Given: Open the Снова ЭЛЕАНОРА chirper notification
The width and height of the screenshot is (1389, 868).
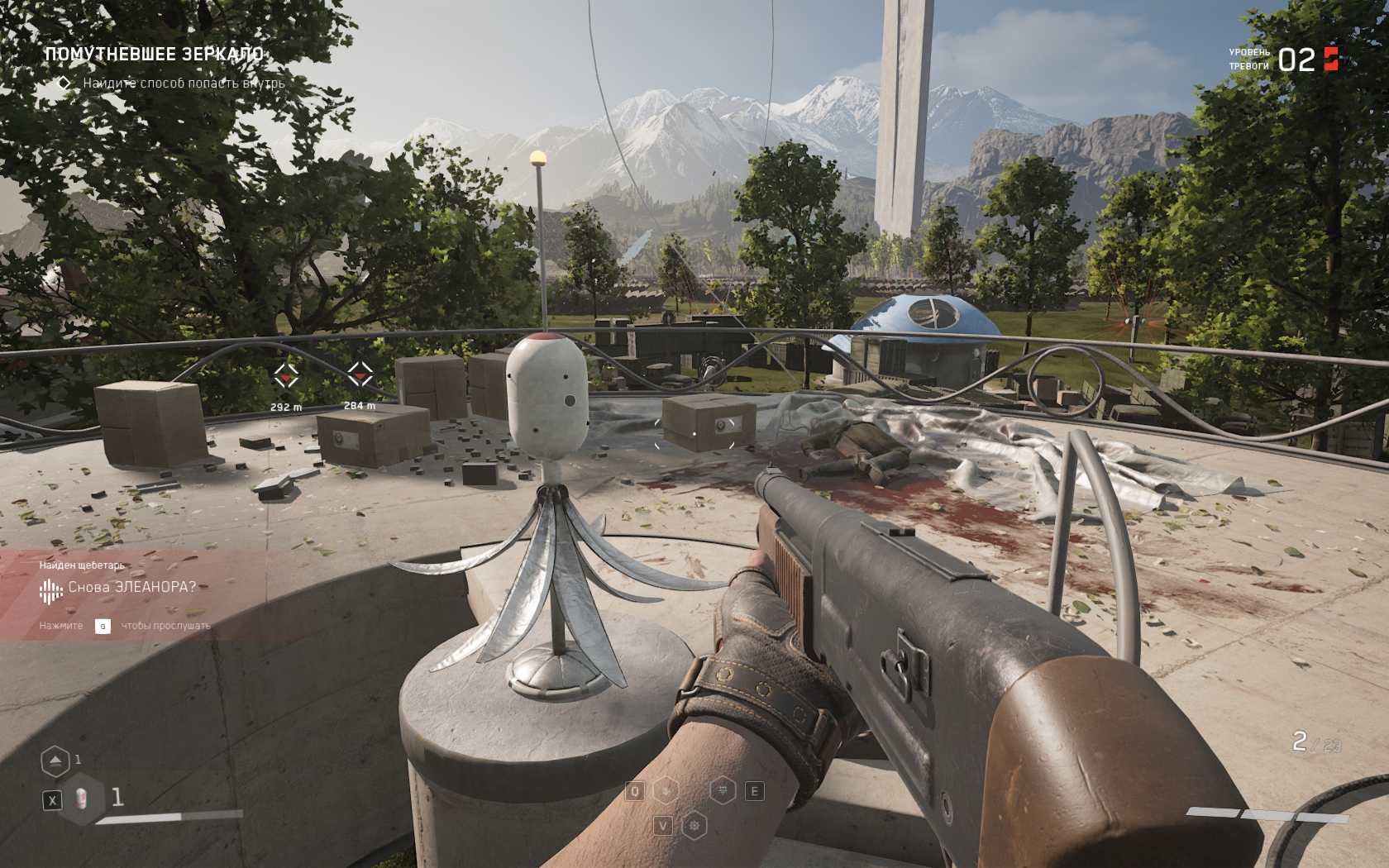Looking at the screenshot, I should click(132, 588).
